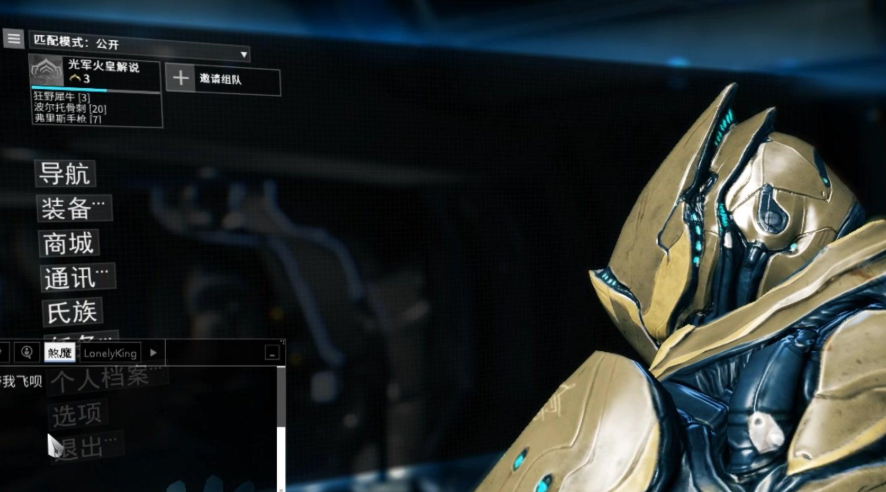
Task: Click the 邀请组队 invite squad button
Action: [222, 79]
